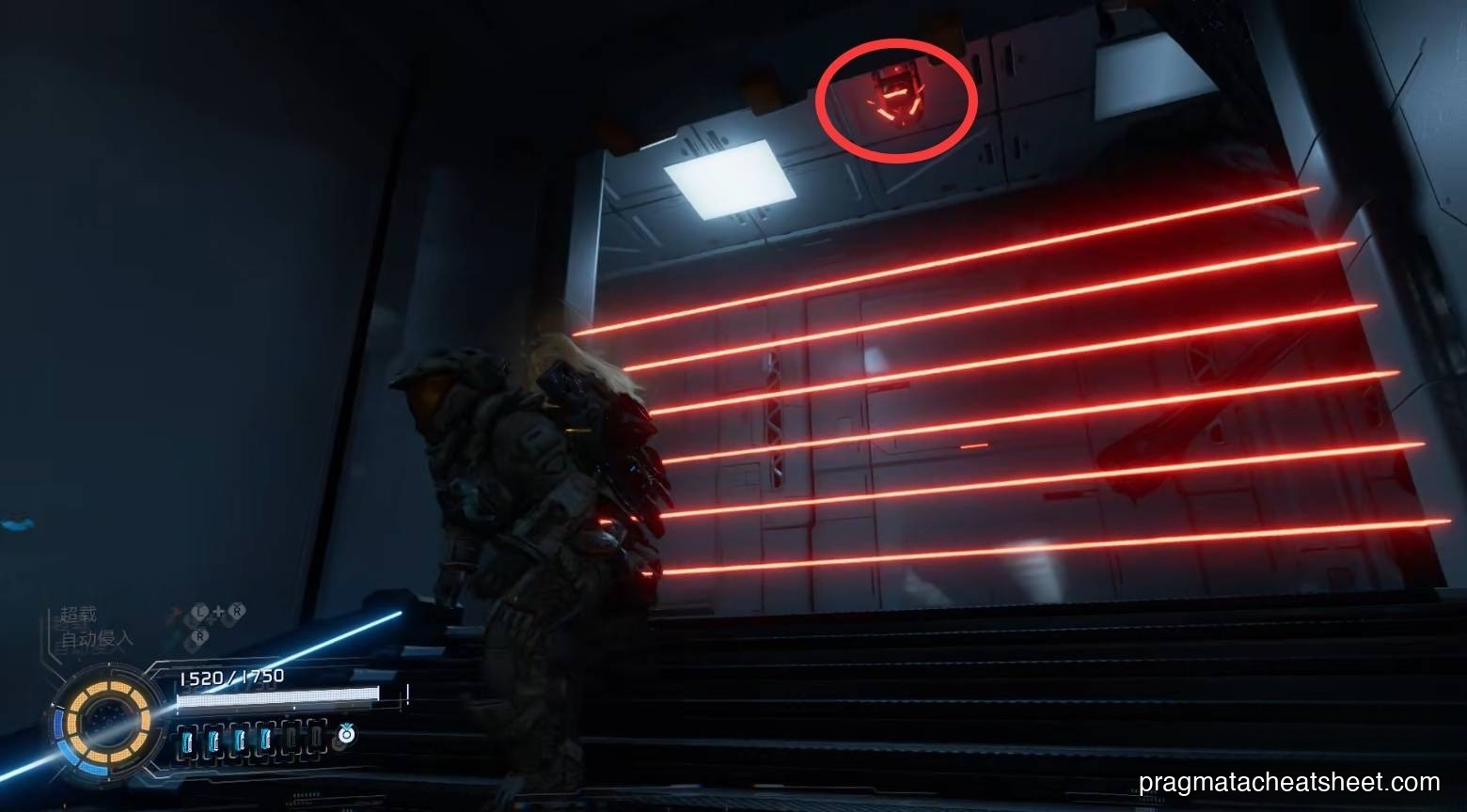
Task: Select the circled red laser emitter device
Action: tap(898, 94)
